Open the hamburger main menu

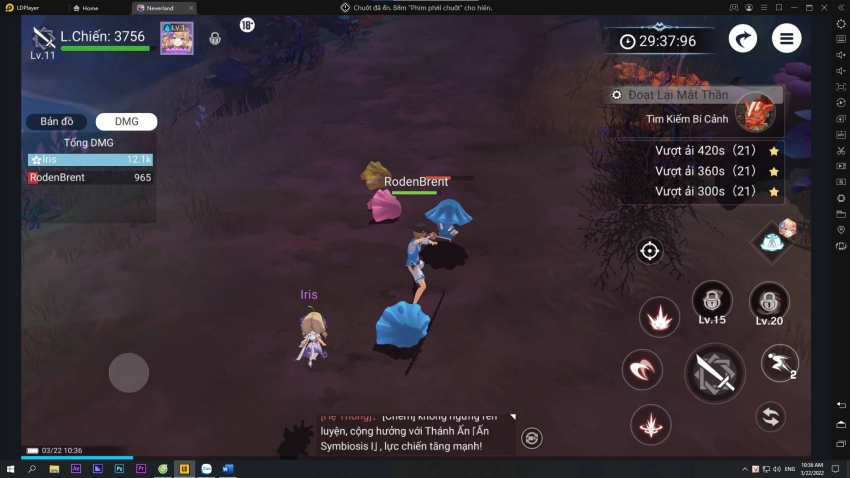[787, 39]
